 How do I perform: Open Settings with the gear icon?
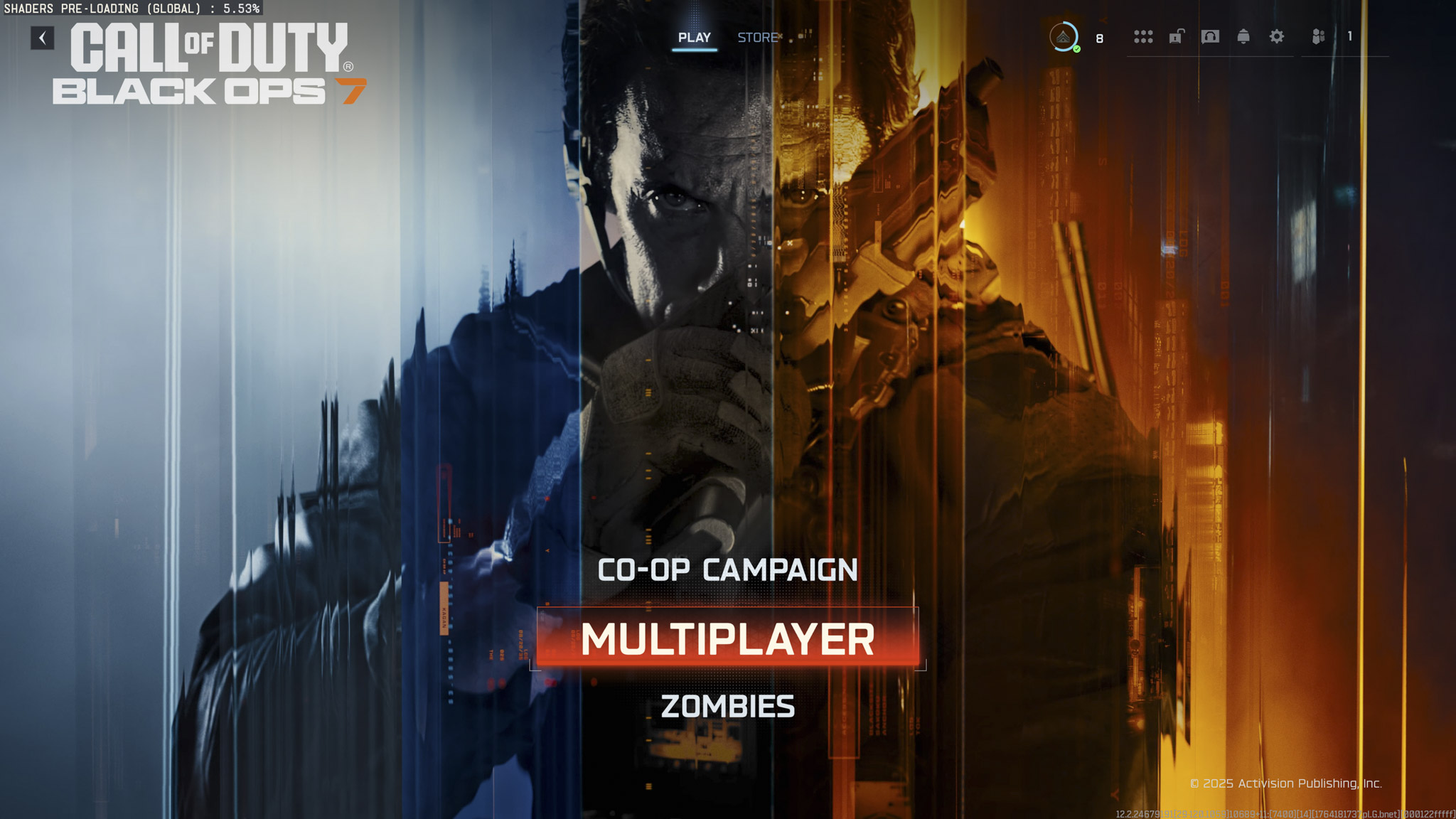pyautogui.click(x=1277, y=37)
